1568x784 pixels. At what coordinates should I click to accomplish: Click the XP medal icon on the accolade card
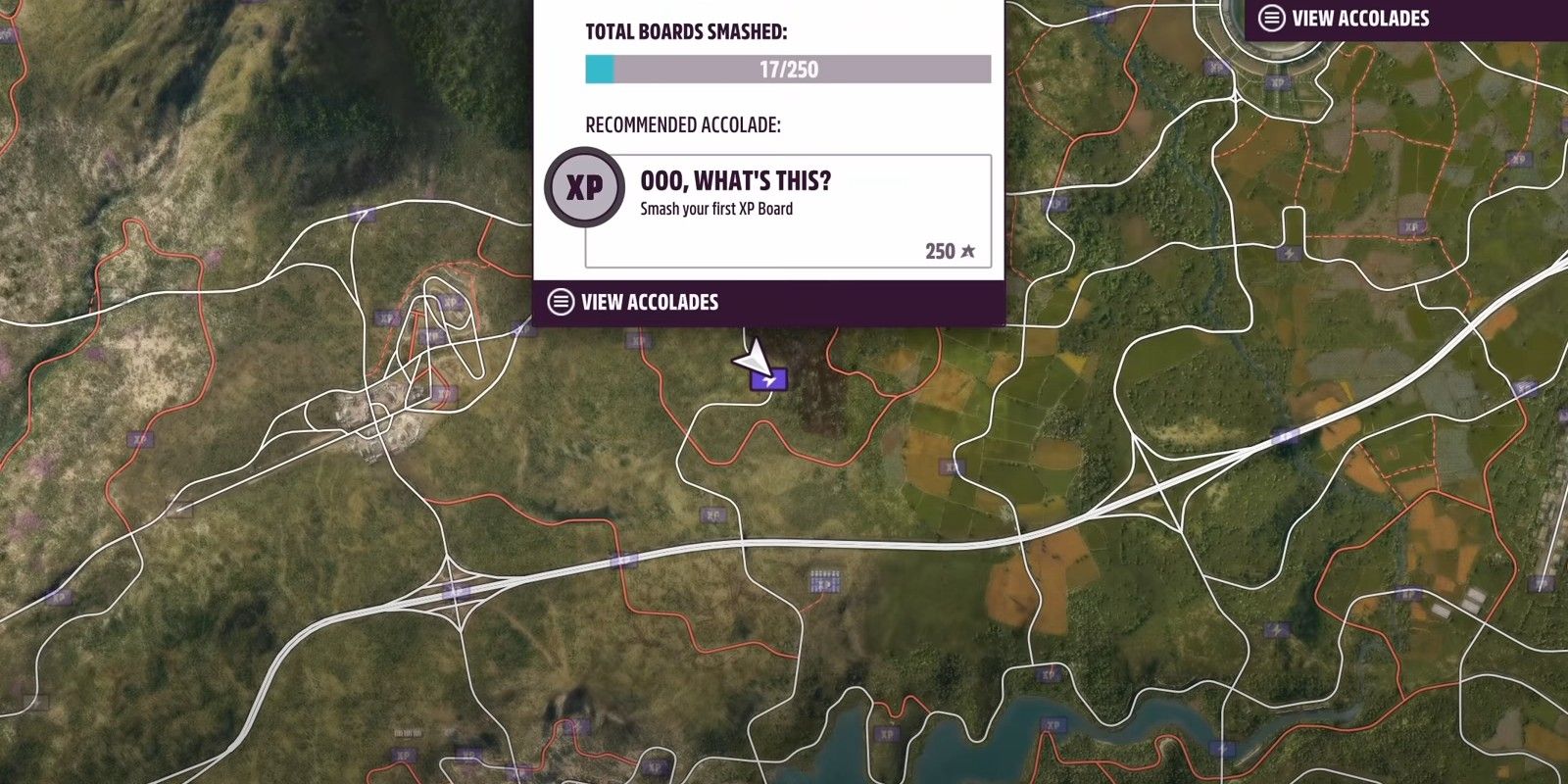pyautogui.click(x=584, y=186)
